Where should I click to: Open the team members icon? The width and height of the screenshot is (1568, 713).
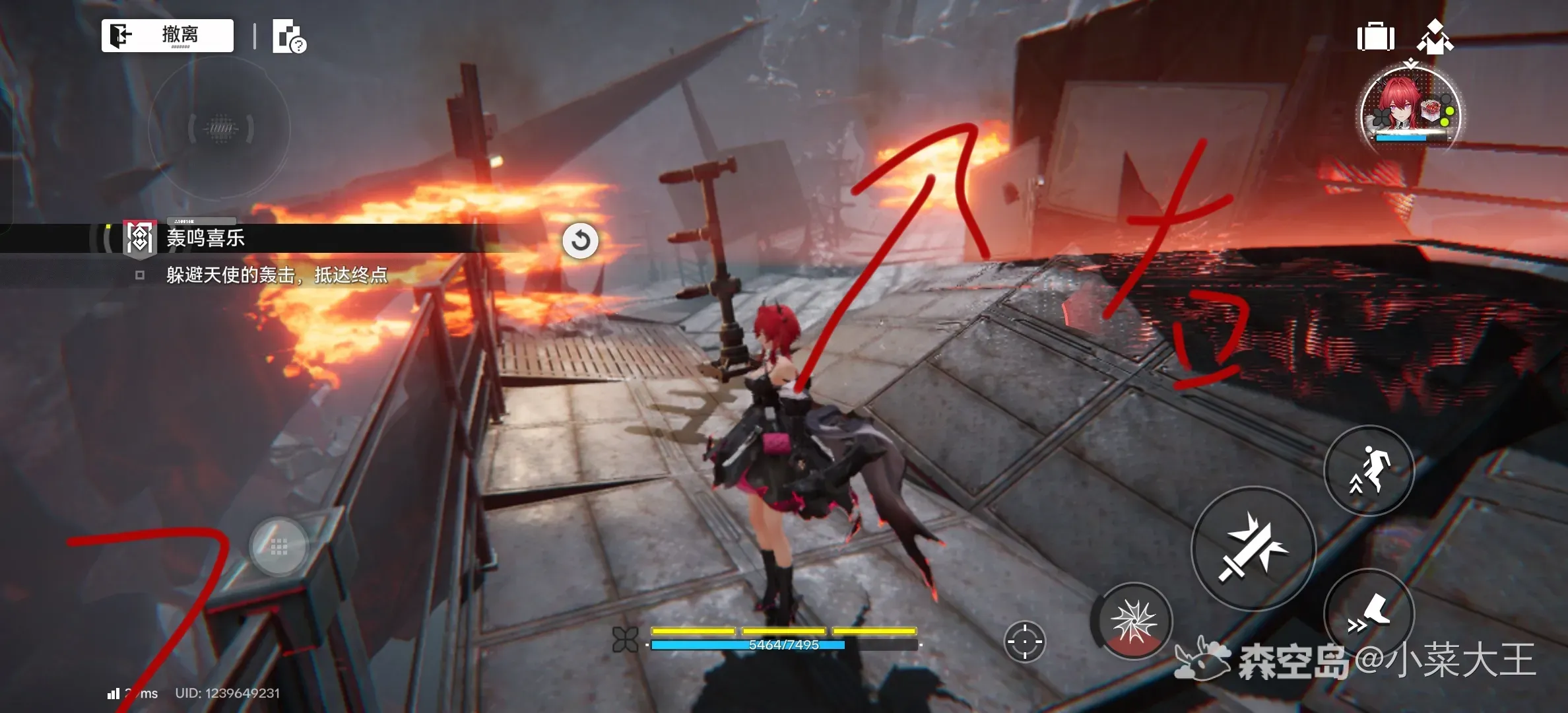1435,37
